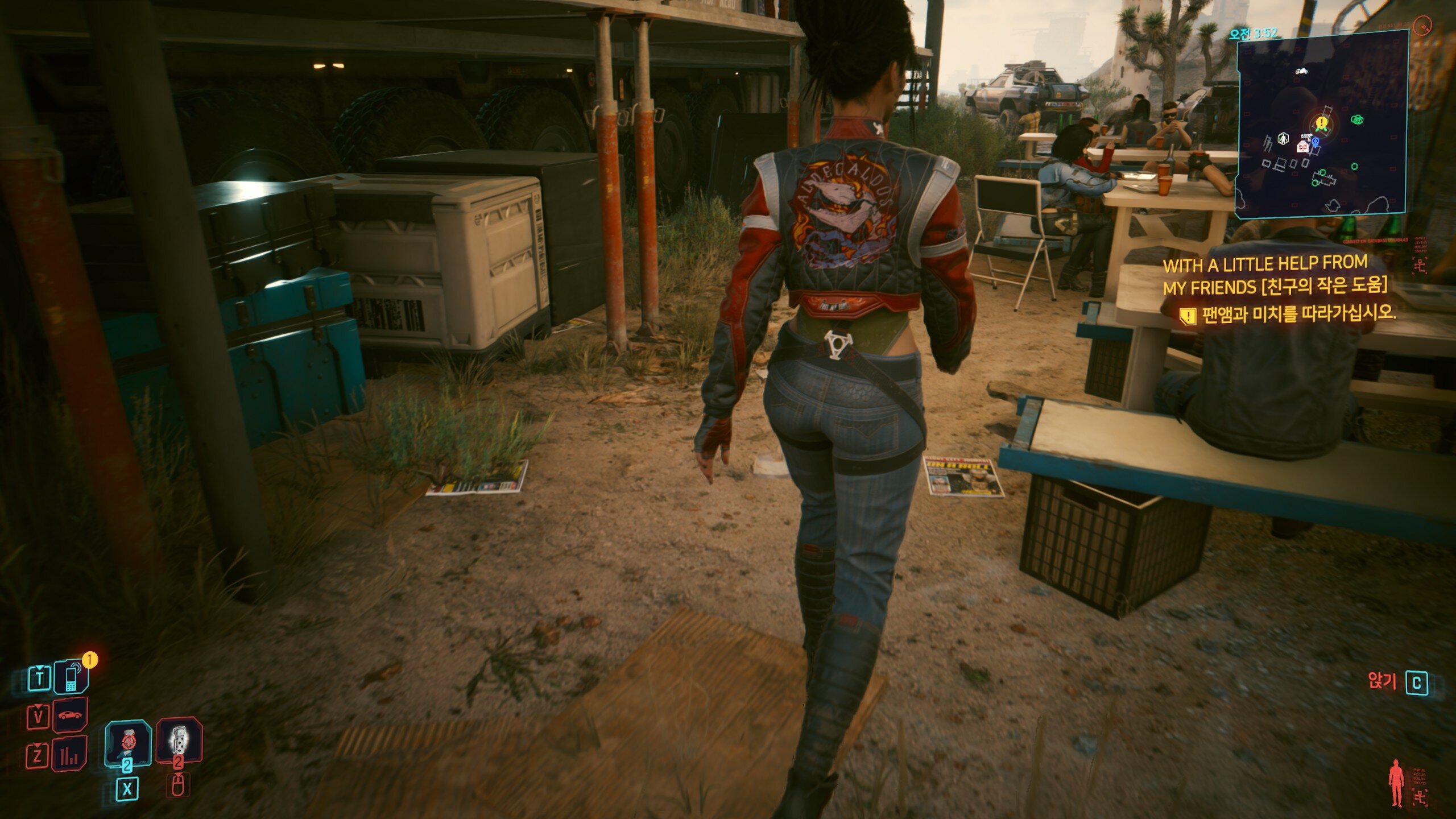Select the white grenade slot
The height and width of the screenshot is (819, 1456).
click(179, 740)
